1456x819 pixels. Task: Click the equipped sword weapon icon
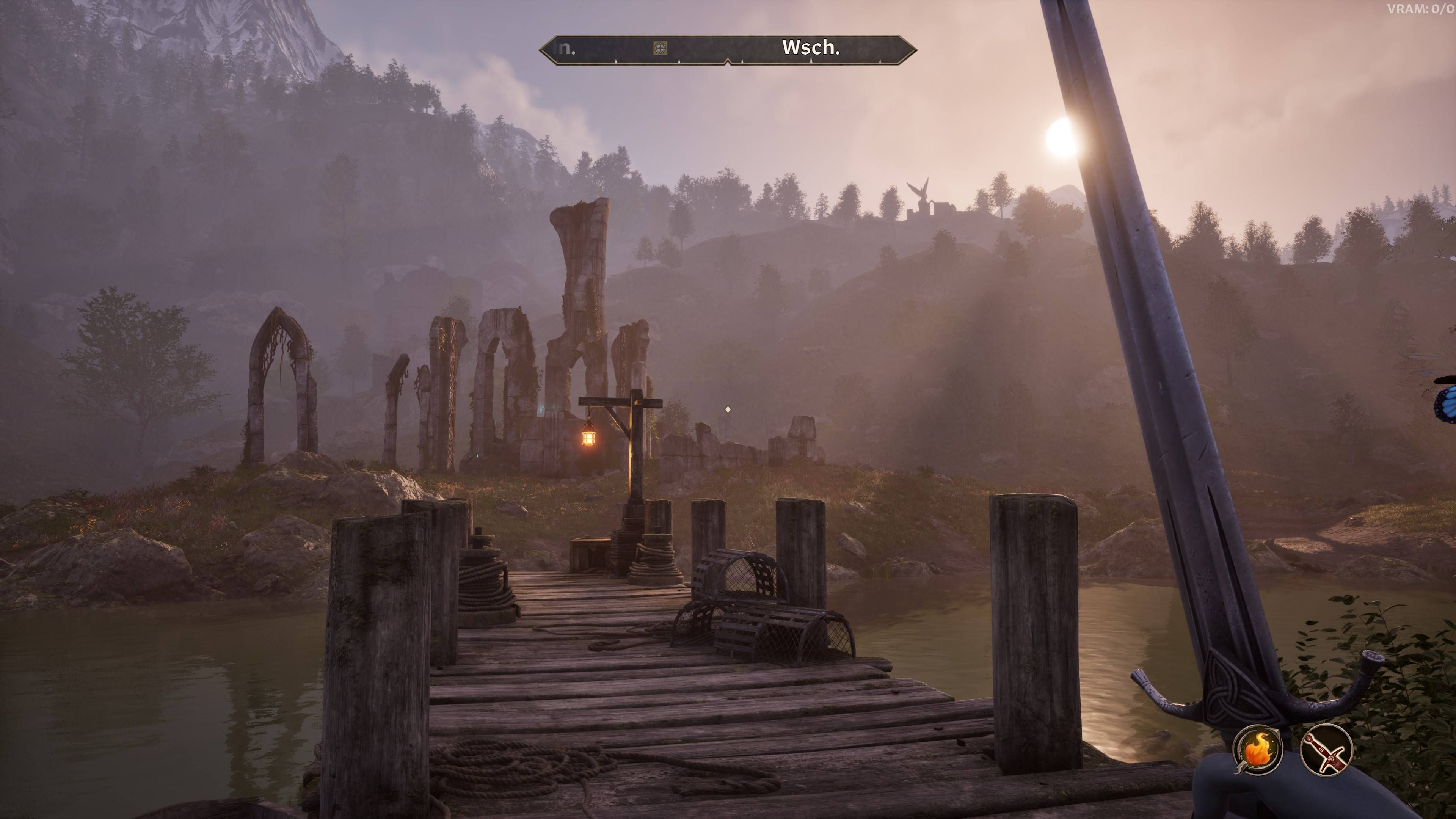[x=1326, y=751]
